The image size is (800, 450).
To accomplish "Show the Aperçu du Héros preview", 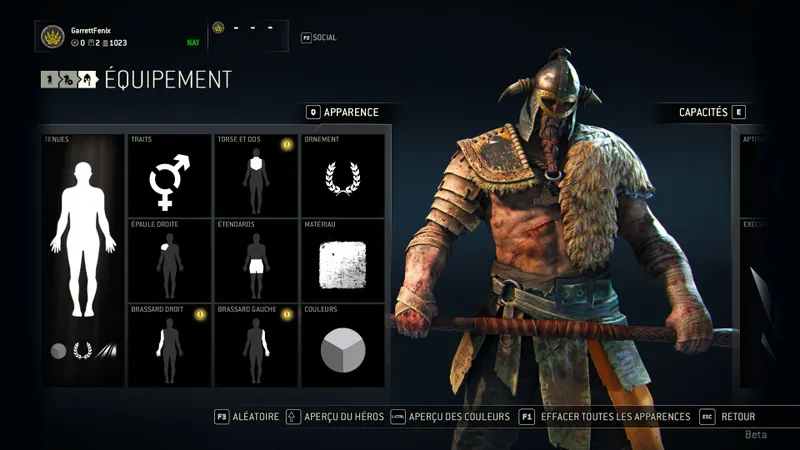I will coord(335,416).
